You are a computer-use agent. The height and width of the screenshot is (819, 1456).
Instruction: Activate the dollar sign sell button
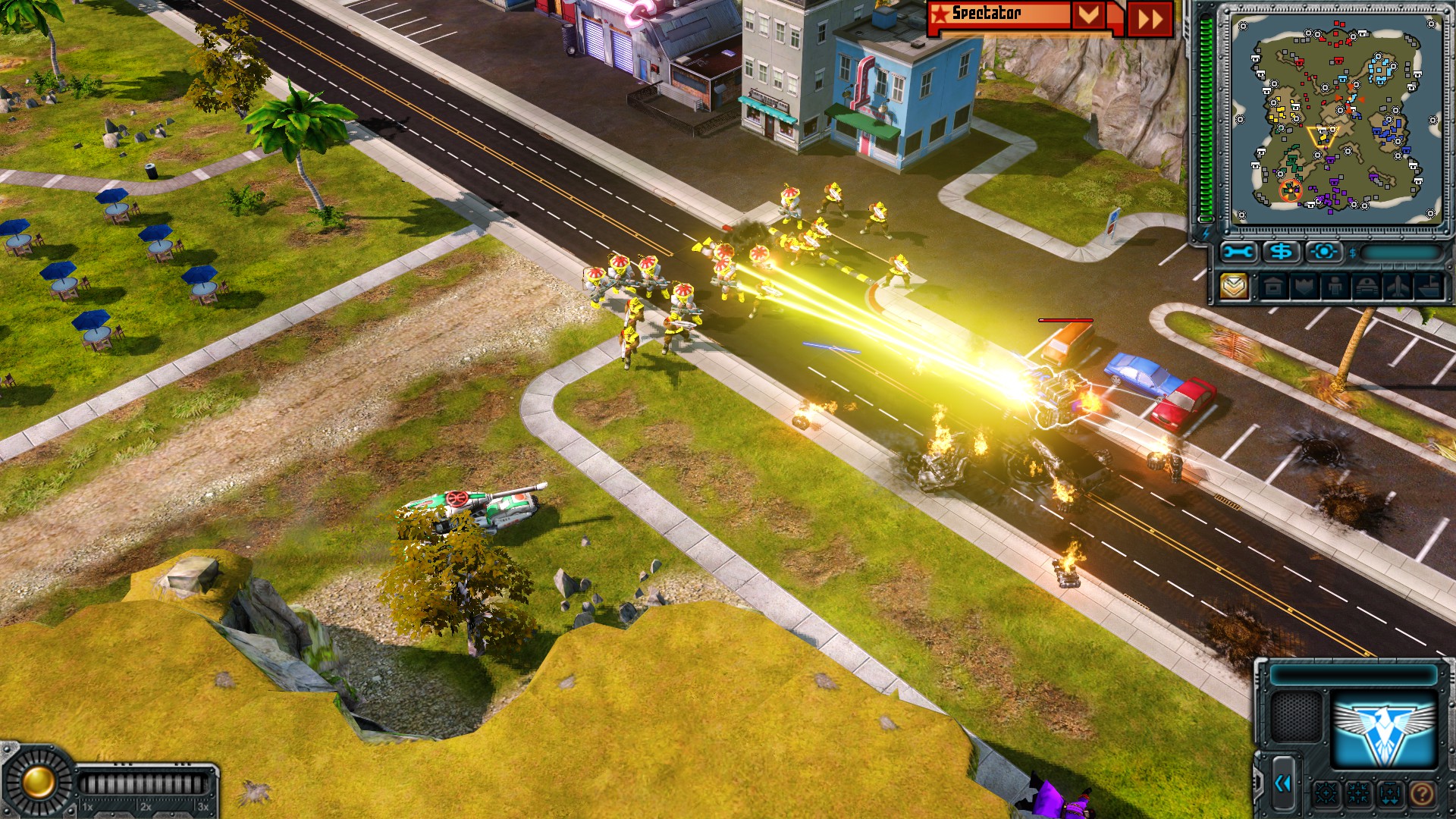tap(1282, 252)
